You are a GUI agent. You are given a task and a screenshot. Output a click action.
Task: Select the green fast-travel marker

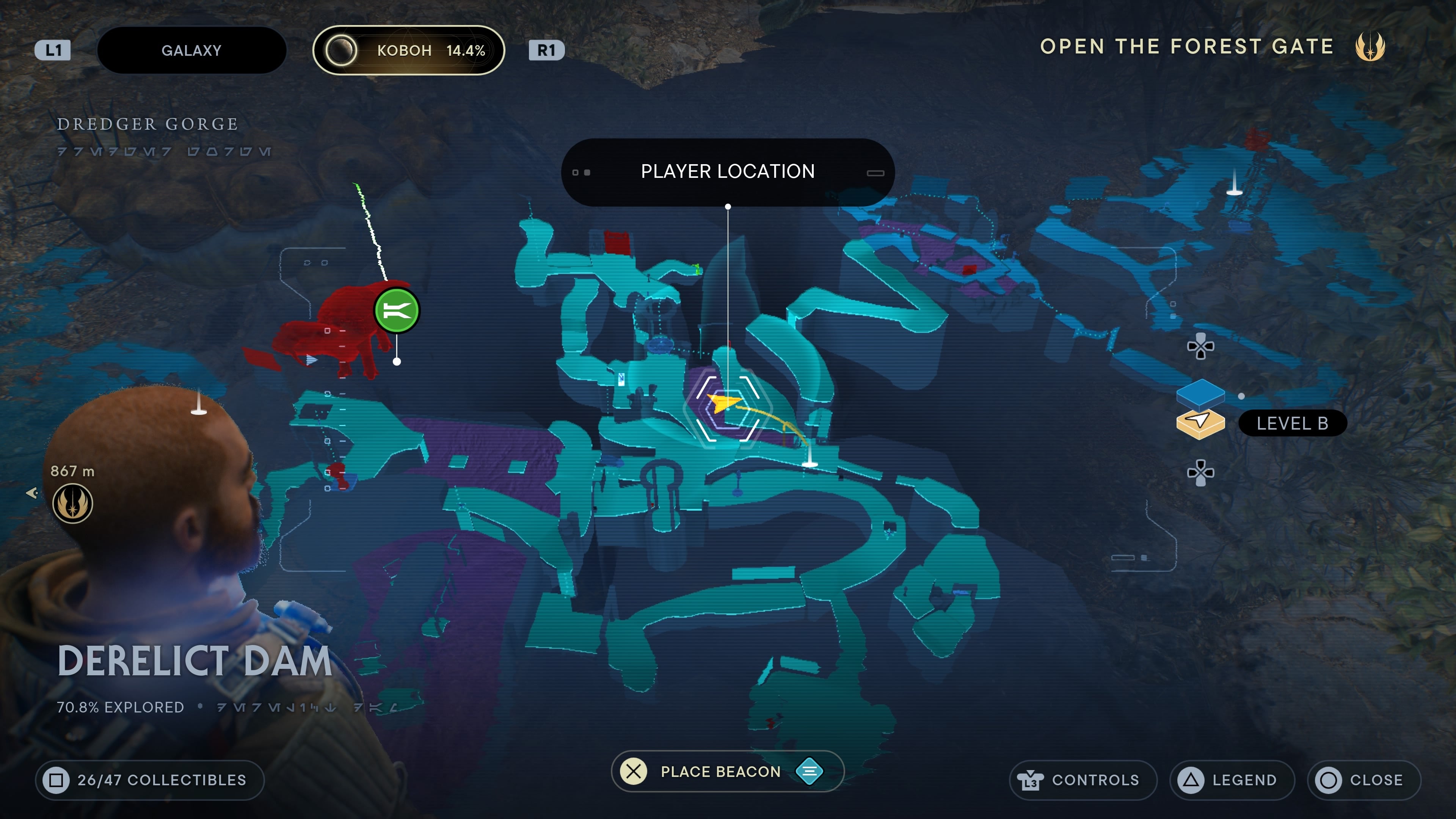click(x=397, y=310)
